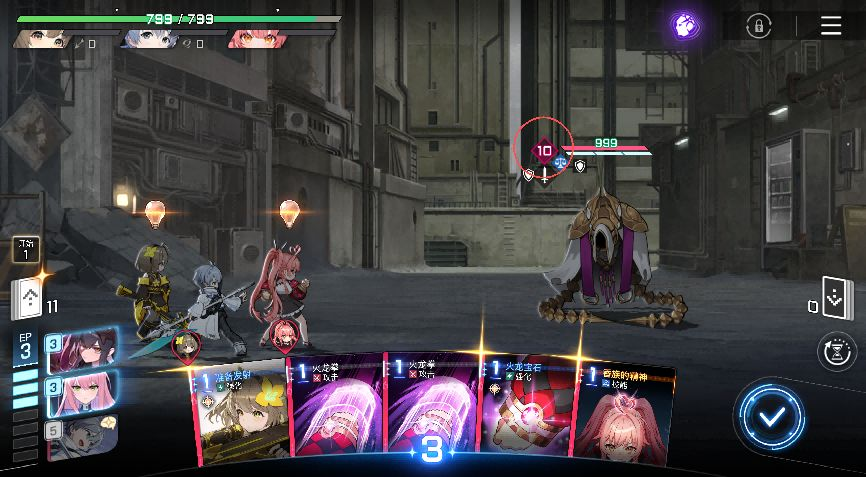Play the 奇族的精神 card
The image size is (866, 477).
(x=622, y=412)
